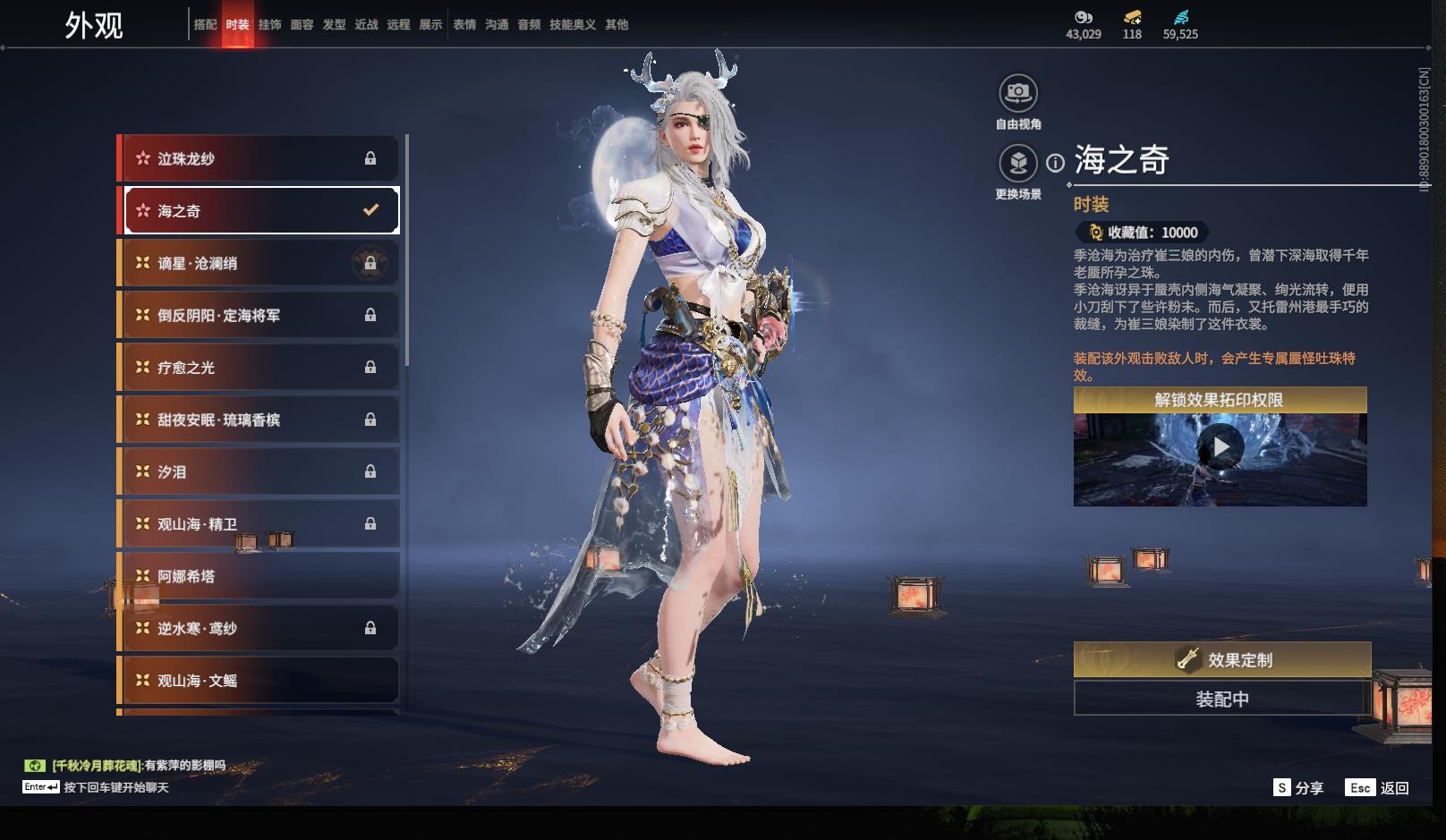Select the 阿娜希塔 outfit
This screenshot has height=840, width=1446.
pos(259,576)
